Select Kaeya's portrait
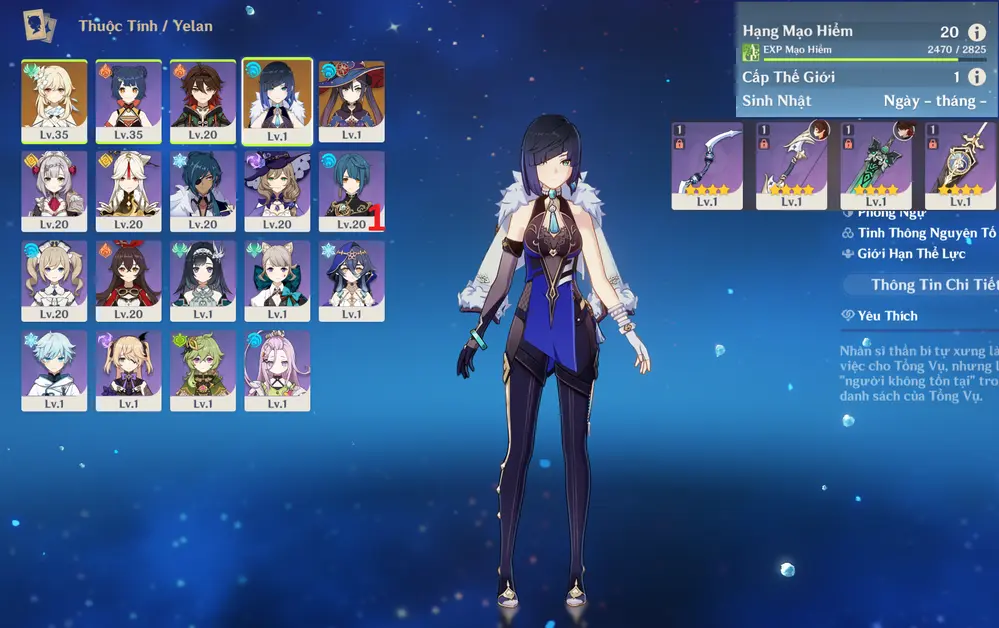Viewport: 999px width, 628px height. pos(203,189)
